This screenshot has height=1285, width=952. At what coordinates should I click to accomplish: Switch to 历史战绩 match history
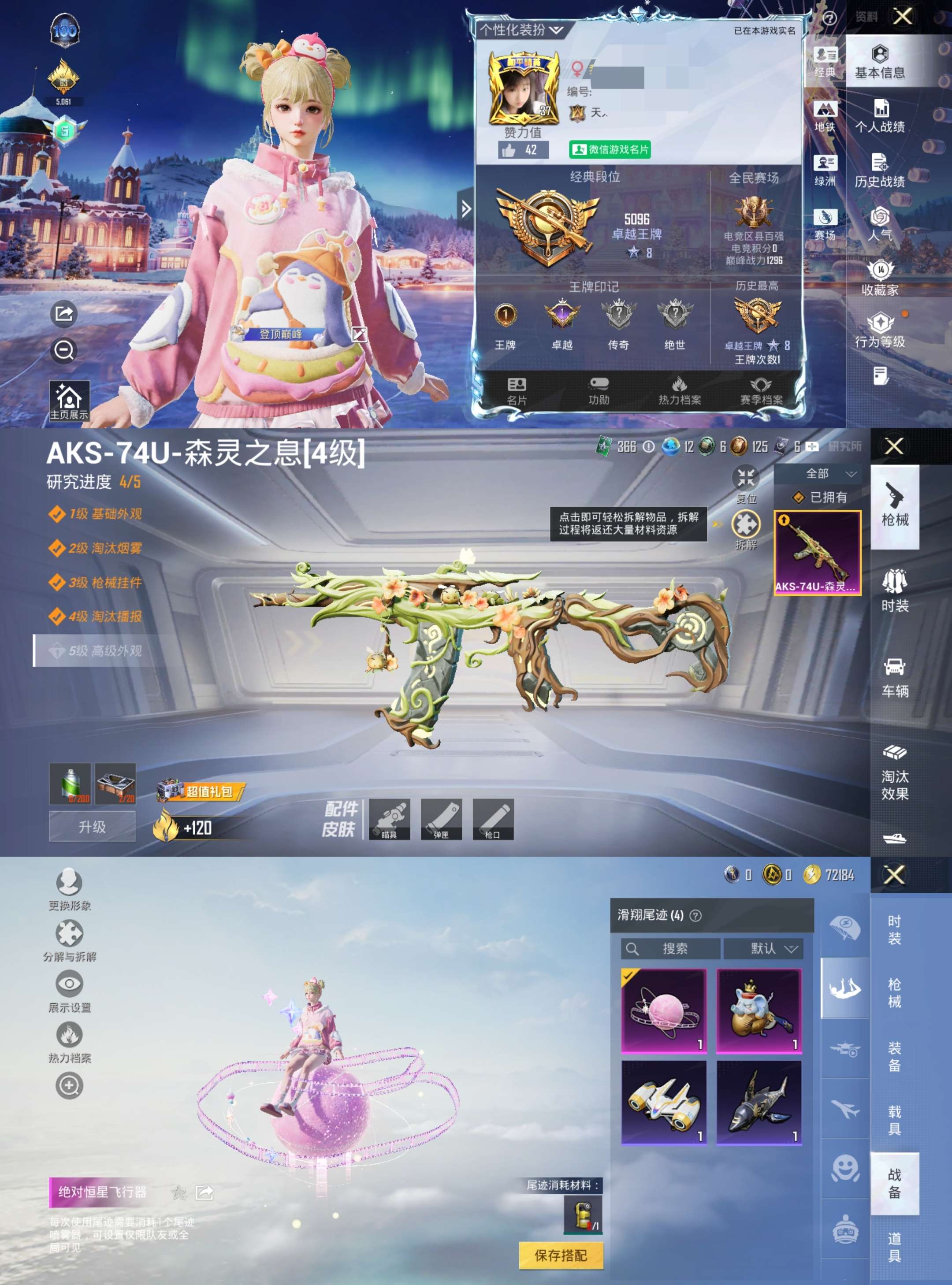coord(879,171)
